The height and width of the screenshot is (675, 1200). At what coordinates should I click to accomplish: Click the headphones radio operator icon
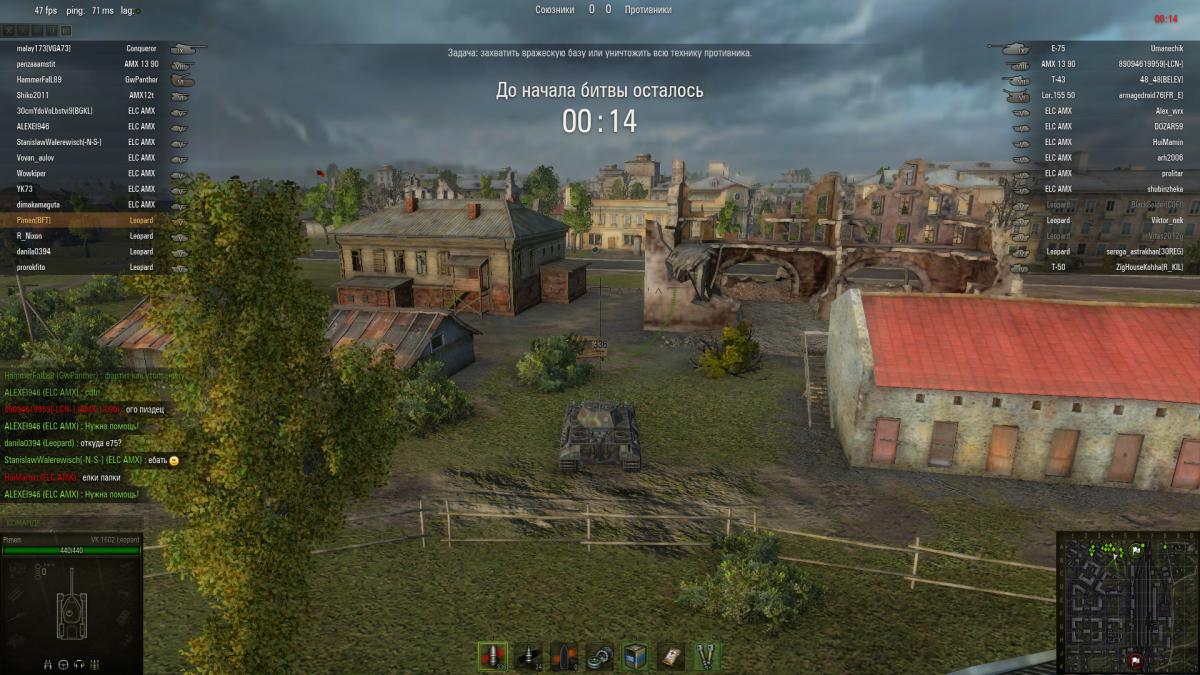(79, 664)
